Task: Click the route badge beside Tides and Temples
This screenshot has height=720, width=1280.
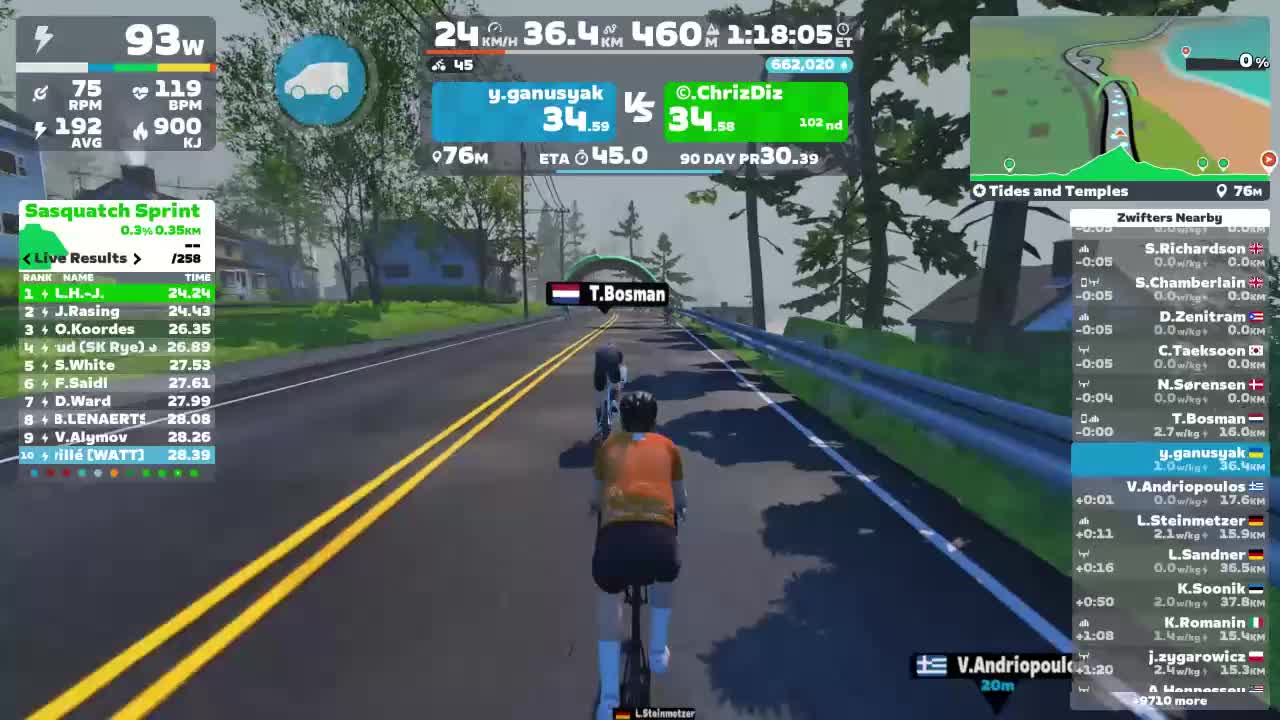Action: [979, 191]
